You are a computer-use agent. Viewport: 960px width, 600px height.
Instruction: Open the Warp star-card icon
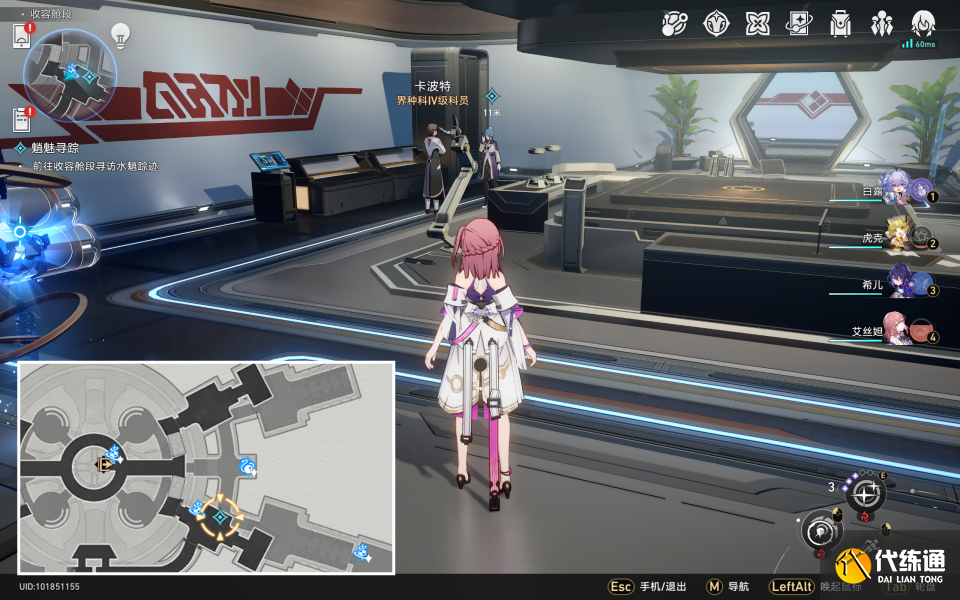click(798, 24)
